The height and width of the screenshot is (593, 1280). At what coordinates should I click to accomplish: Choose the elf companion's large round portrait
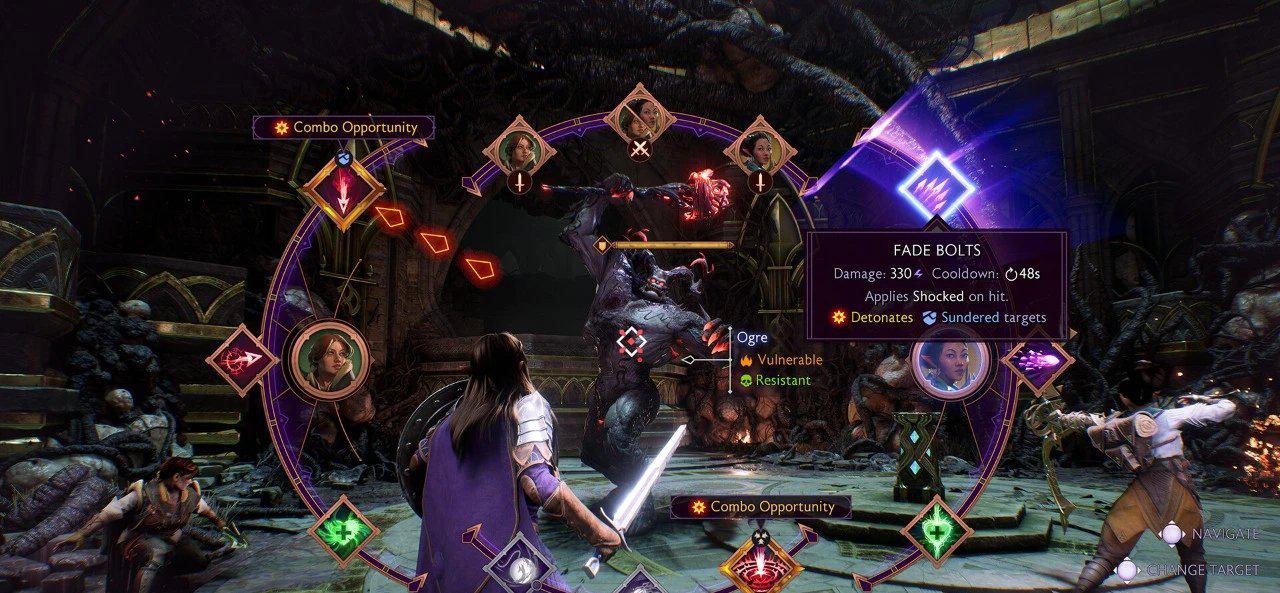pyautogui.click(x=950, y=362)
